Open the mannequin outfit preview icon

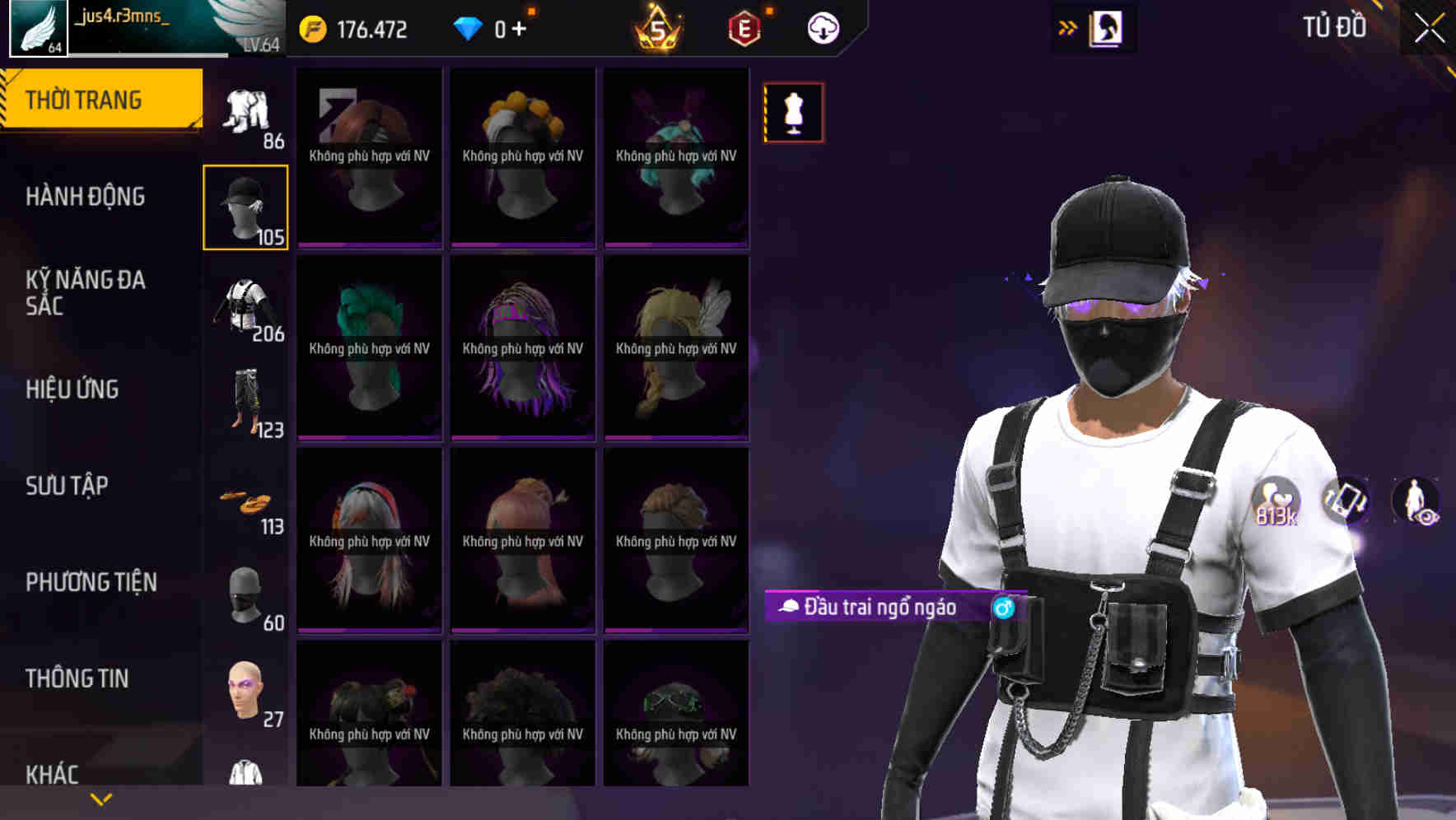point(792,113)
